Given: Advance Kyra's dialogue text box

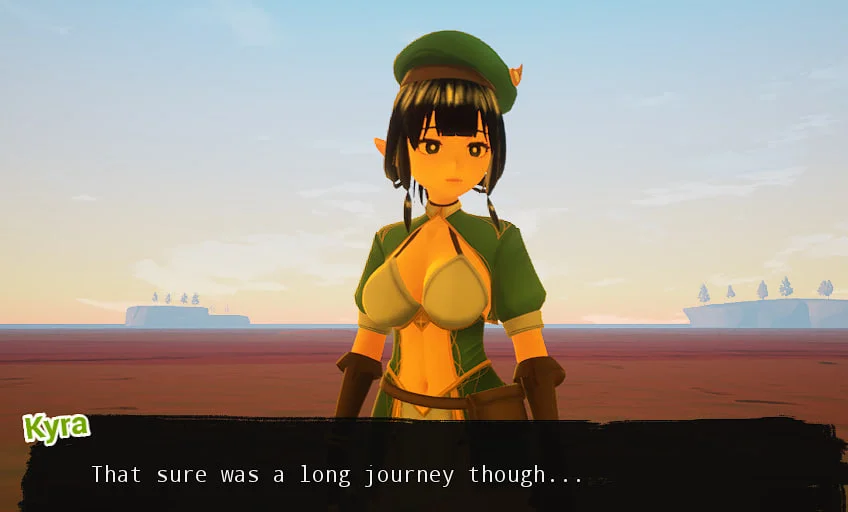Looking at the screenshot, I should pos(430,468).
